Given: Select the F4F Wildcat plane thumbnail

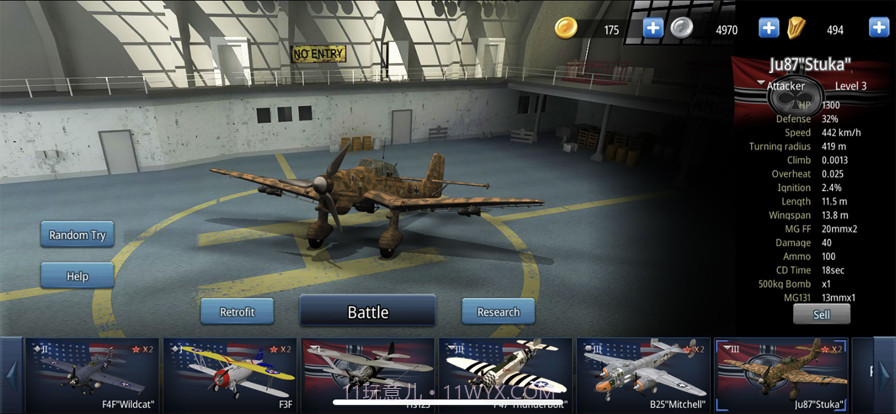Looking at the screenshot, I should 92,374.
